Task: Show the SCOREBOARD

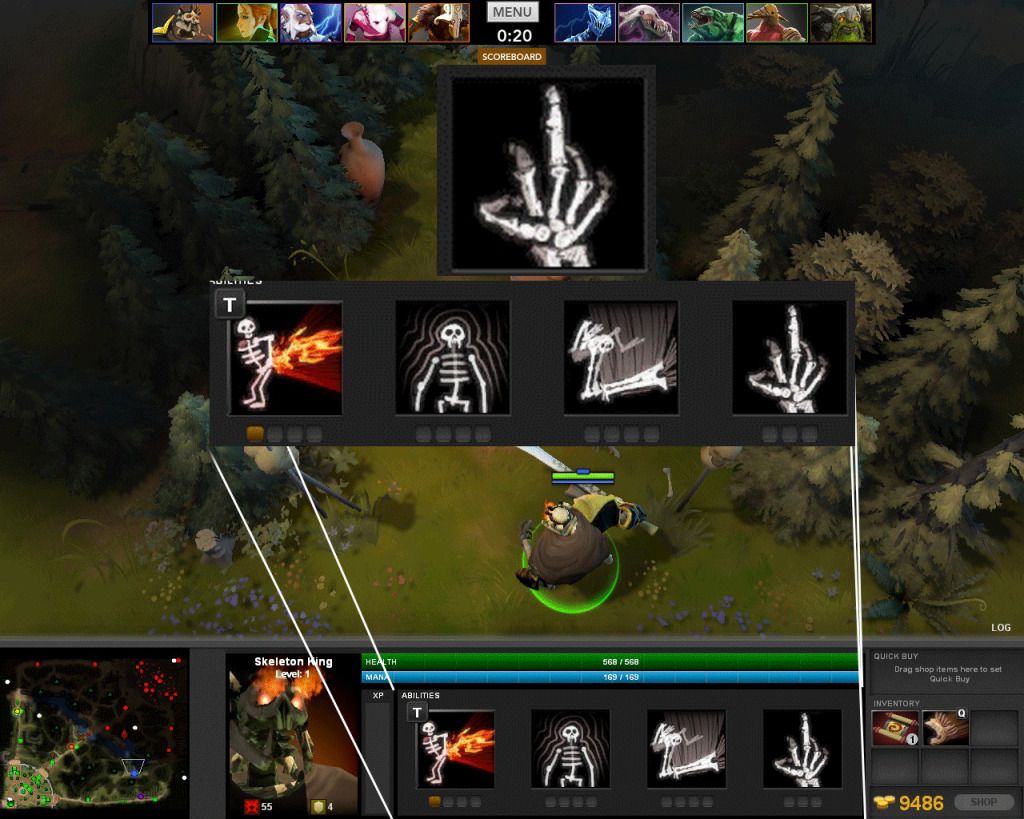Action: pos(512,57)
